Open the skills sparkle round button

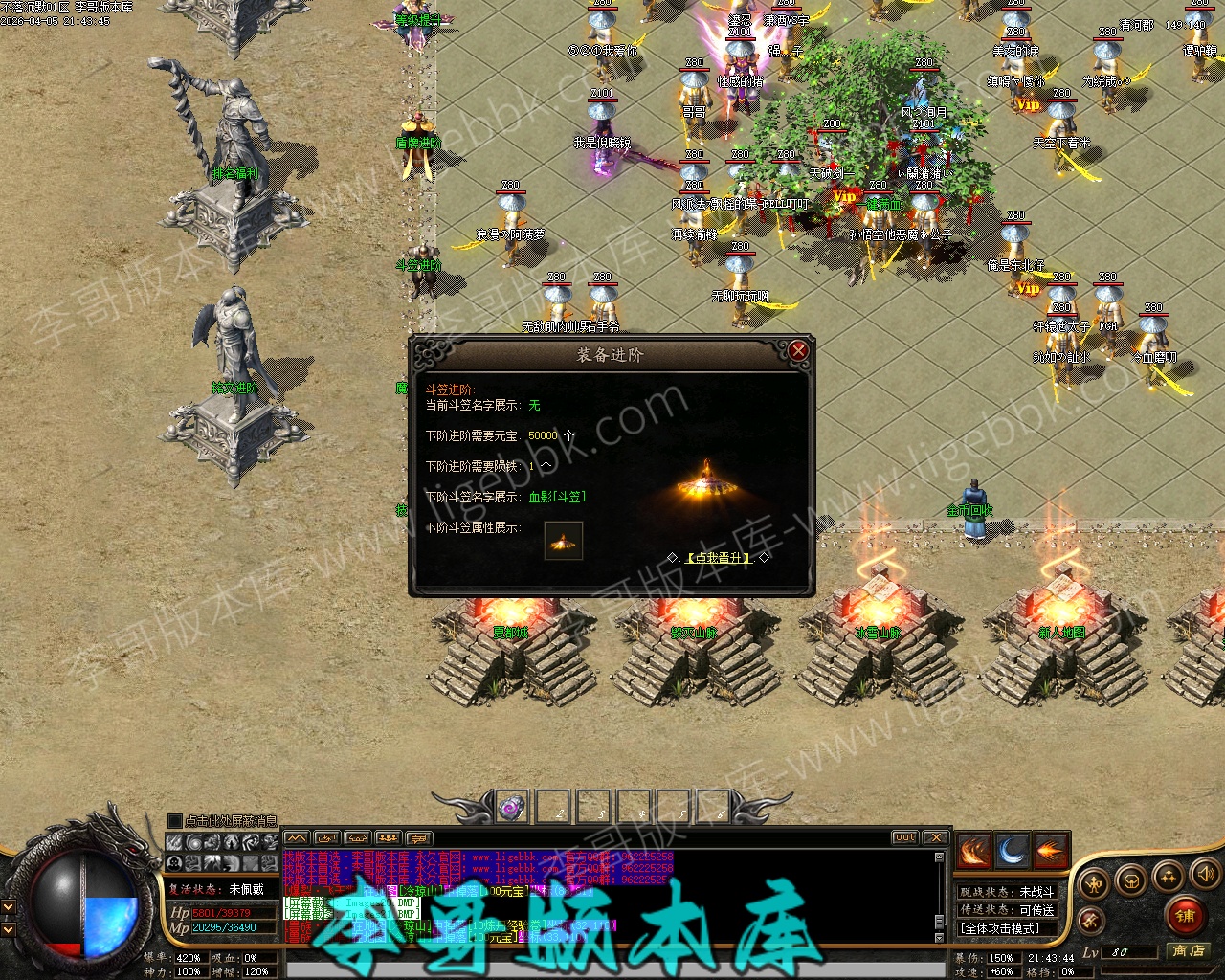1169,876
